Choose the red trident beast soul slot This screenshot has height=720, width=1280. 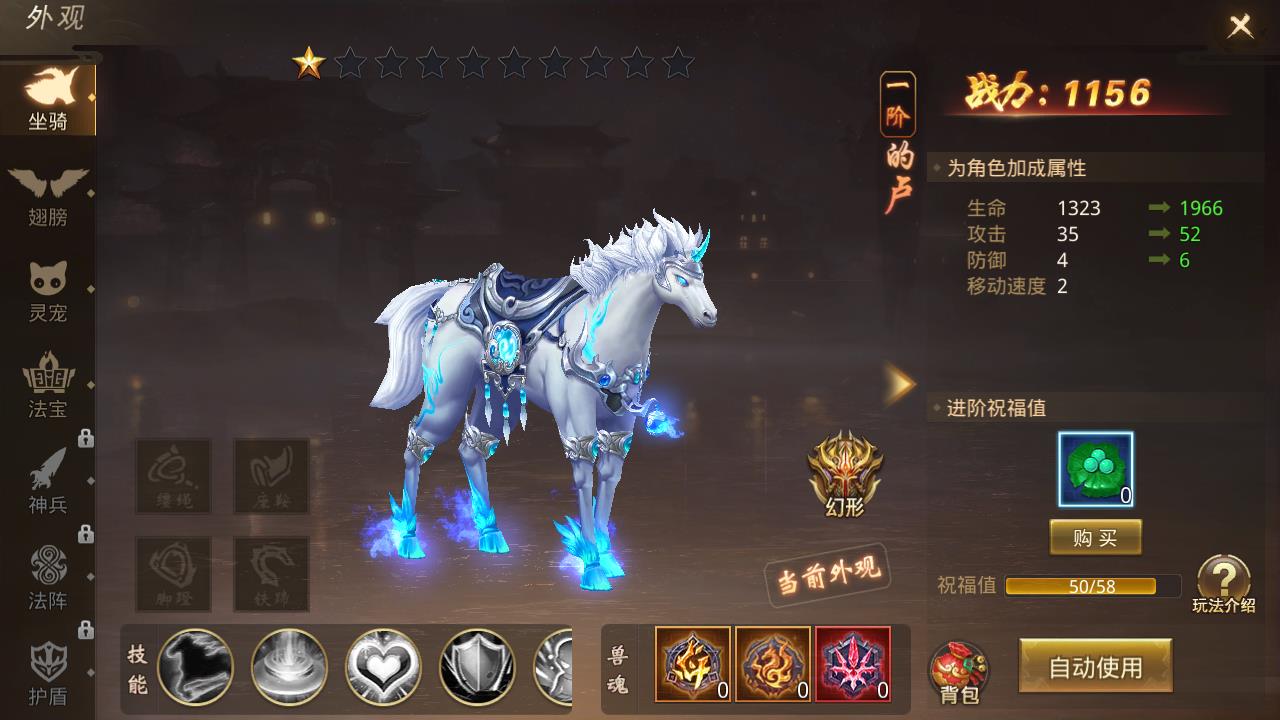(852, 664)
